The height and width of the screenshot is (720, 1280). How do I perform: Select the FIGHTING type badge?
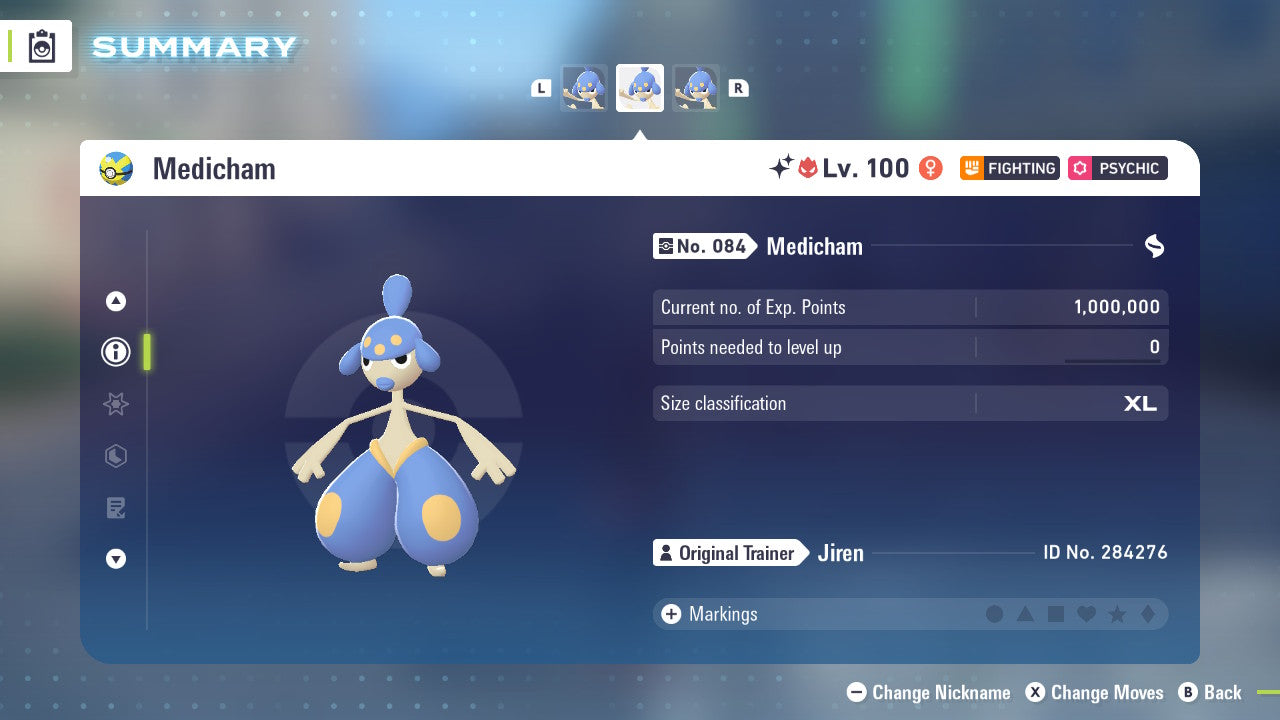click(1009, 168)
